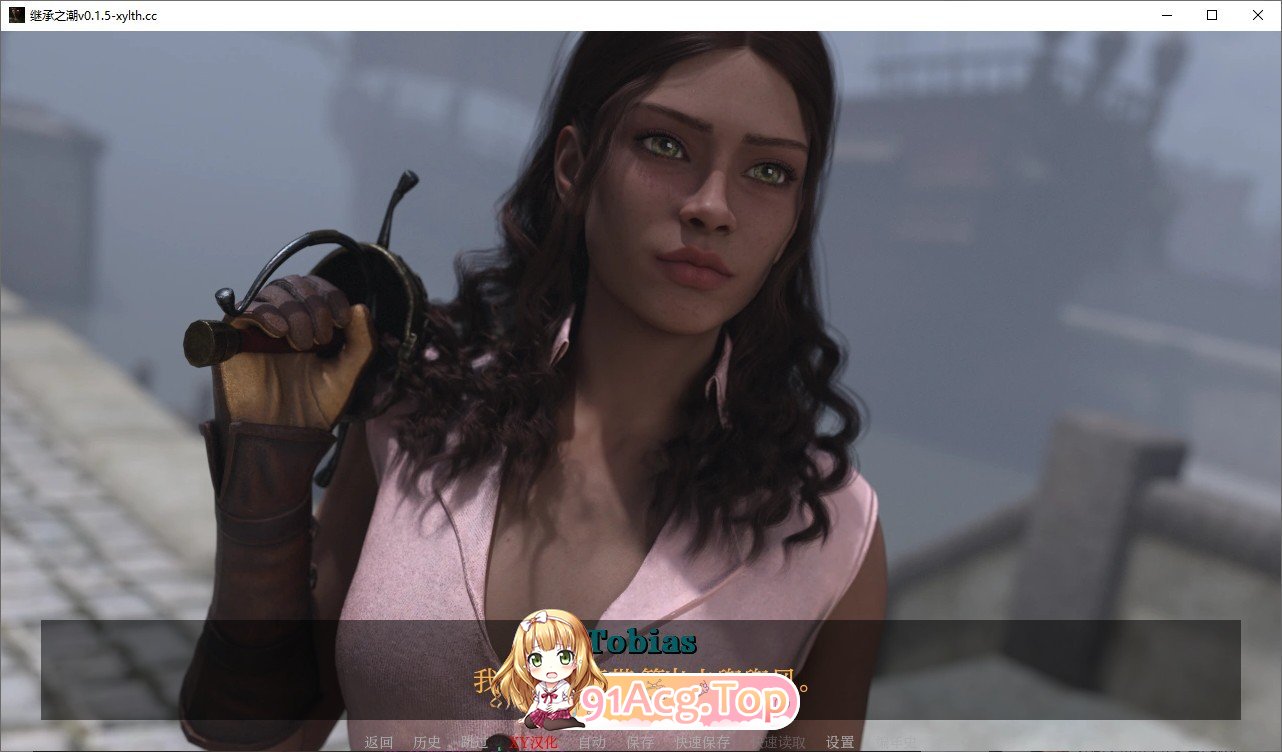
Task: Click the 91Acg.Top text link
Action: tap(690, 701)
